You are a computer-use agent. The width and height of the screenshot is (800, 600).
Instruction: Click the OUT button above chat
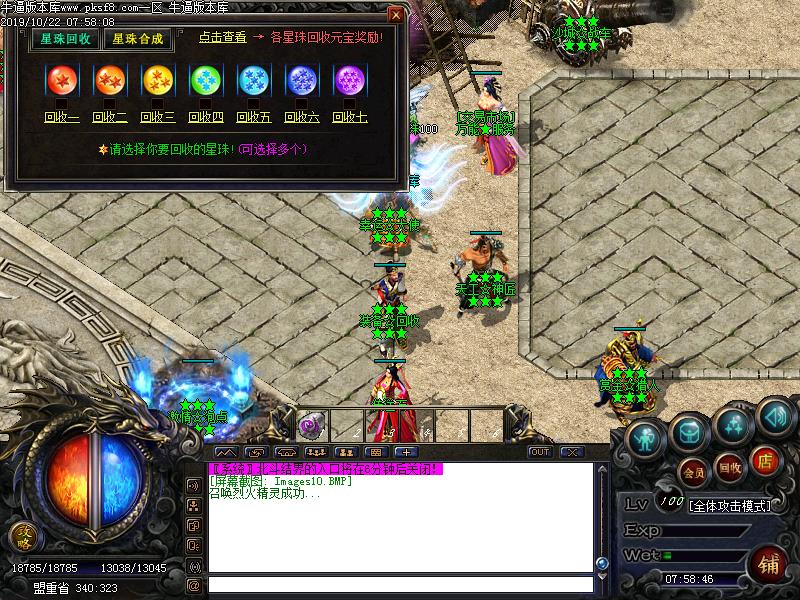[540, 452]
